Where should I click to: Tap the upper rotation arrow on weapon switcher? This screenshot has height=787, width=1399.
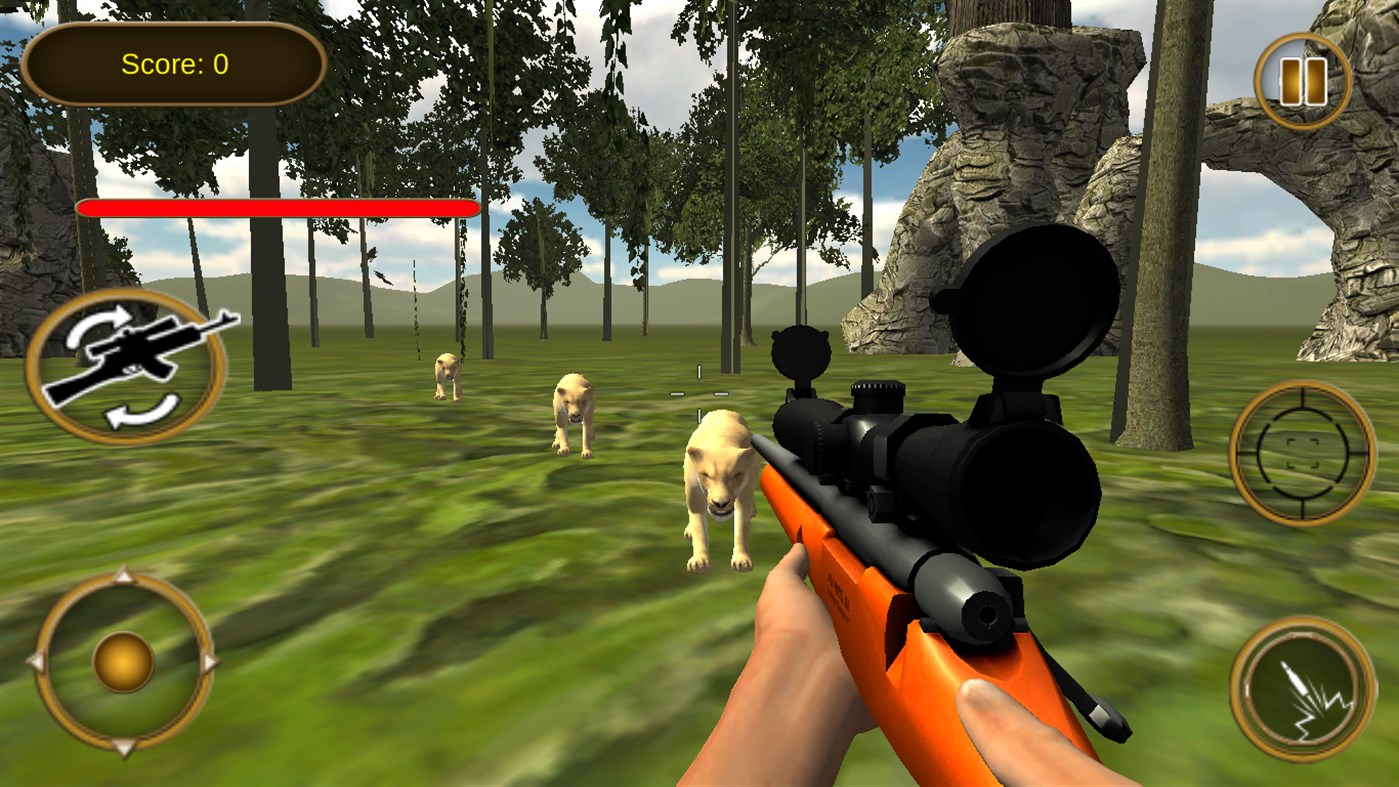pyautogui.click(x=101, y=326)
